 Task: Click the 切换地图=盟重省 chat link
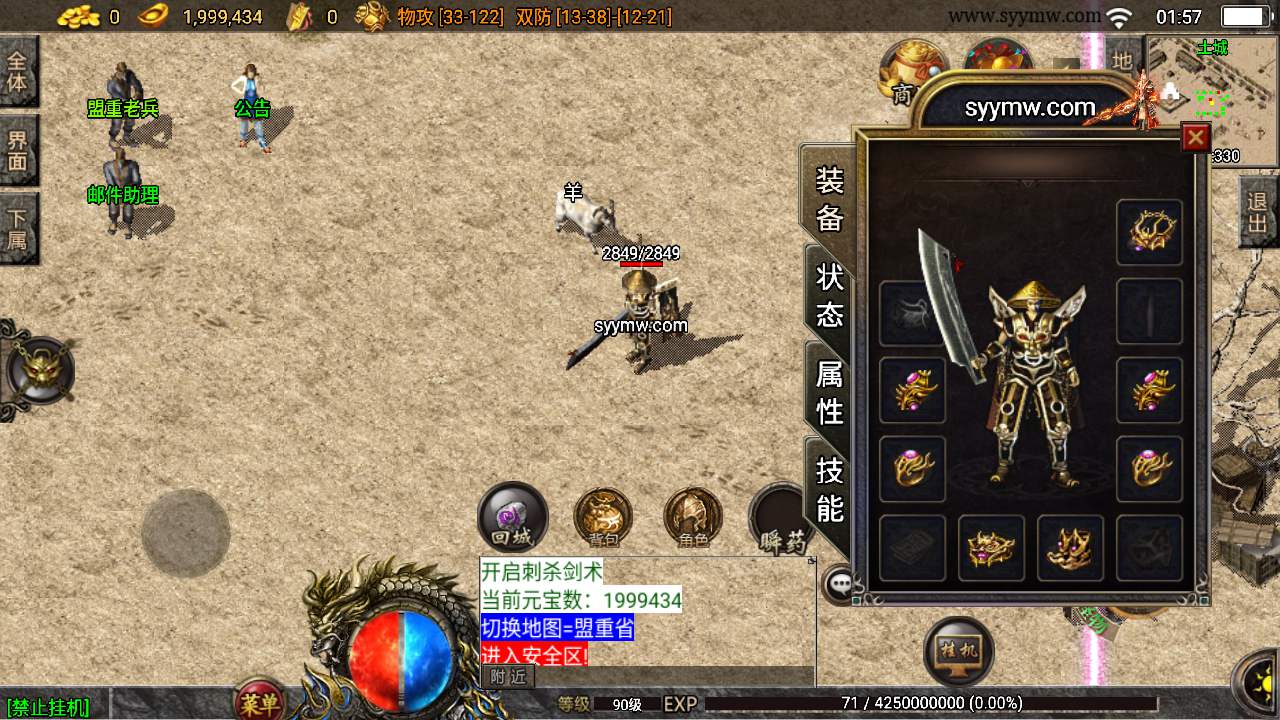click(x=558, y=628)
